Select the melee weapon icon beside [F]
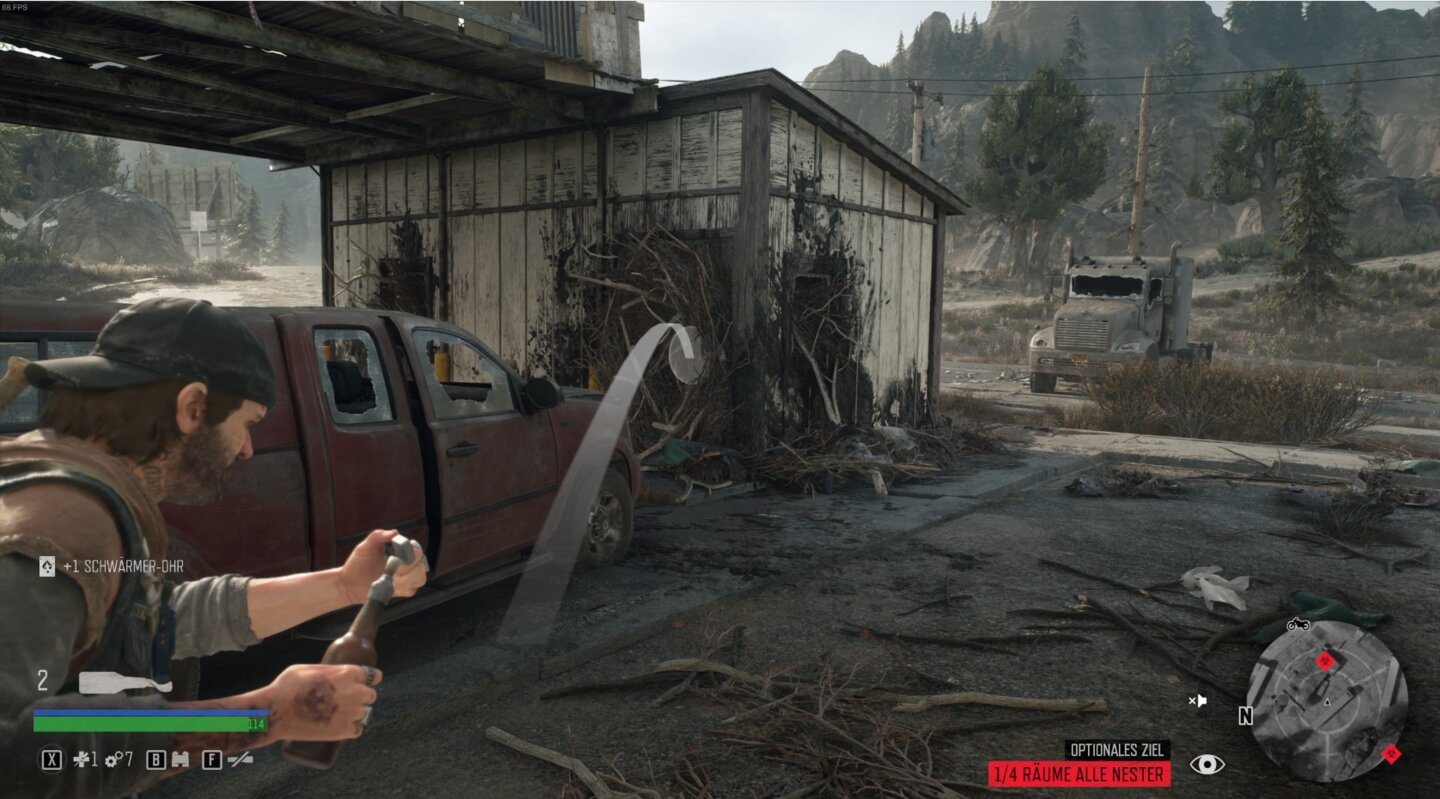This screenshot has height=799, width=1440. (x=240, y=760)
